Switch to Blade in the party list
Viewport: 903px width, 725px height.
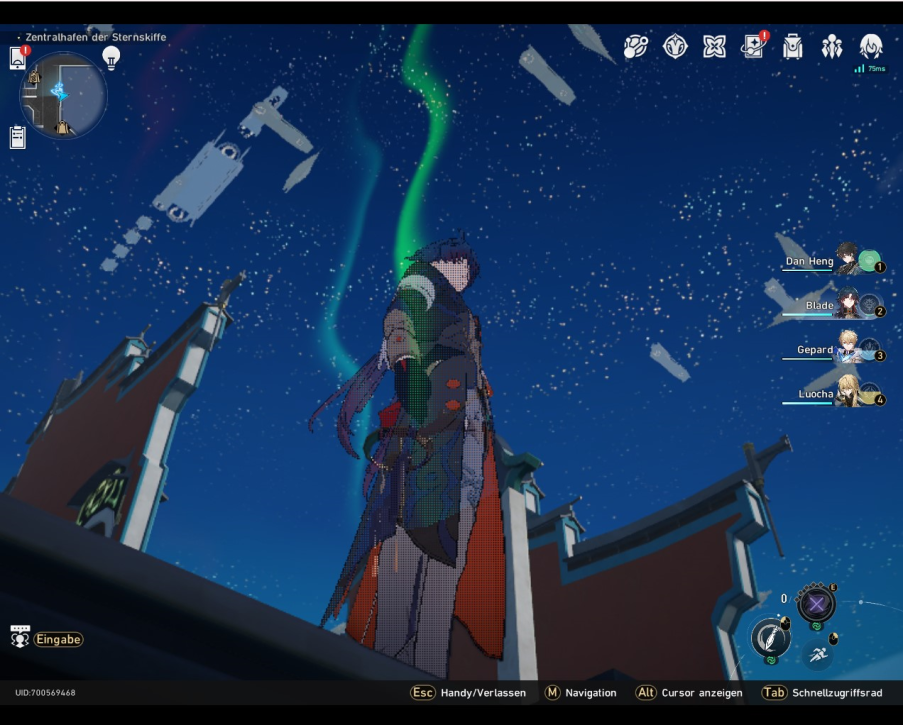(846, 306)
